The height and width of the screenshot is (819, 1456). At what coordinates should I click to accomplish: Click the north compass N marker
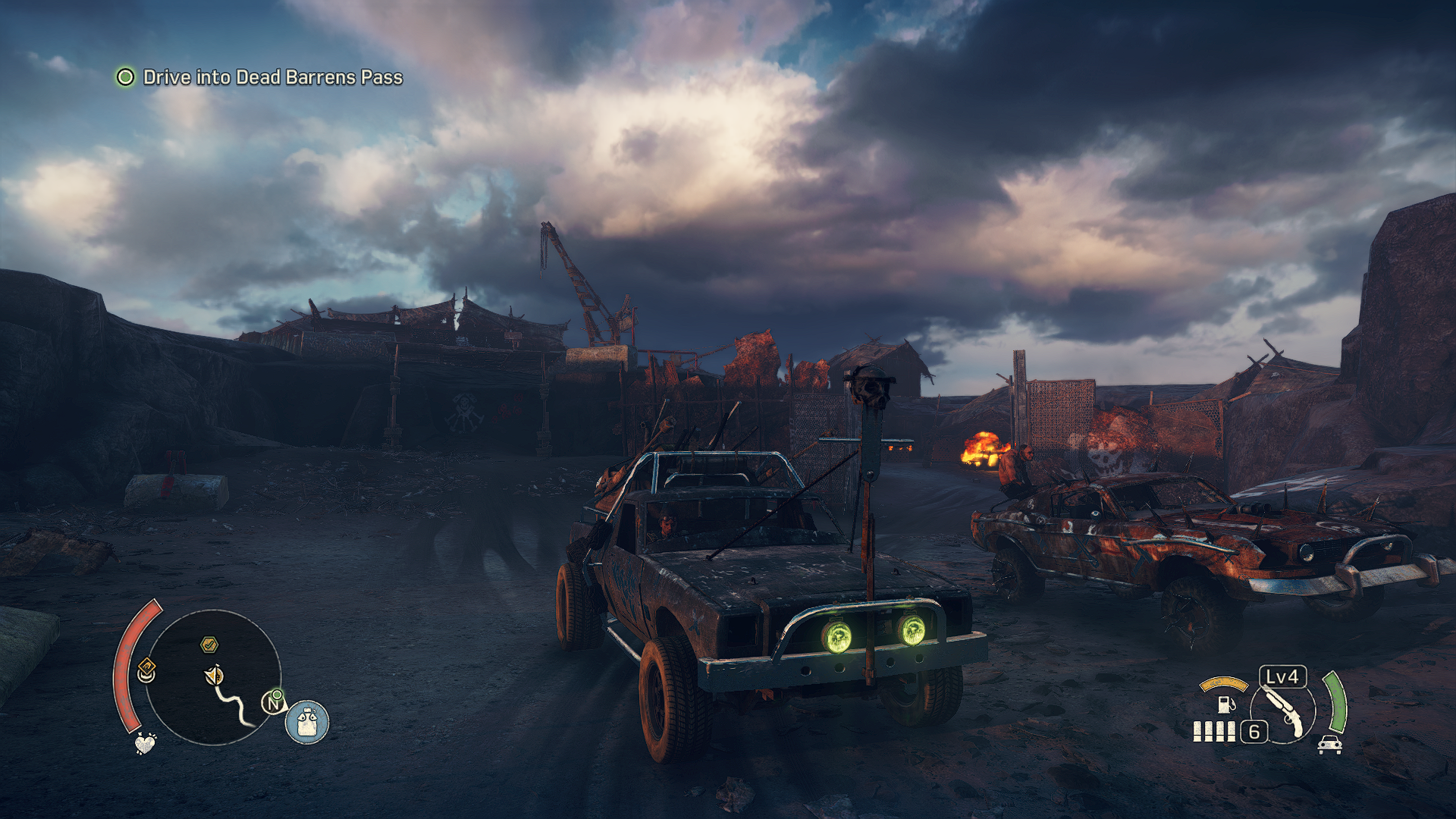(x=273, y=703)
